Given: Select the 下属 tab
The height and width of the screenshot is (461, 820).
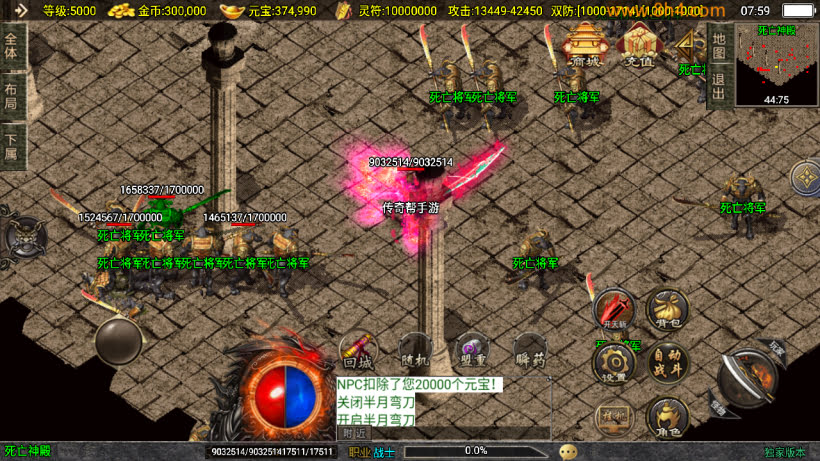Looking at the screenshot, I should click(x=11, y=146).
